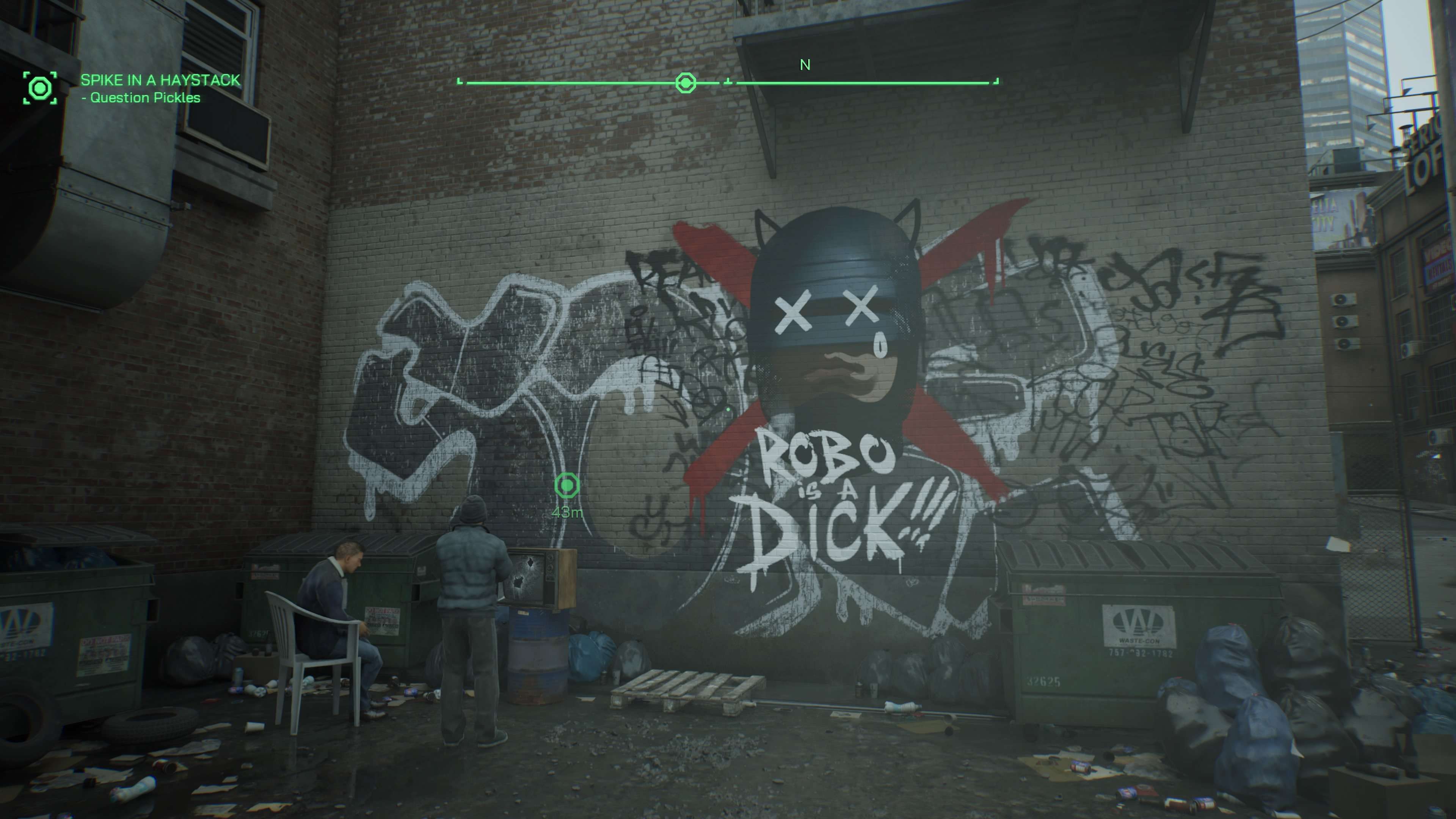Click the quest target icon beside the mission title
The height and width of the screenshot is (819, 1456).
(x=39, y=88)
